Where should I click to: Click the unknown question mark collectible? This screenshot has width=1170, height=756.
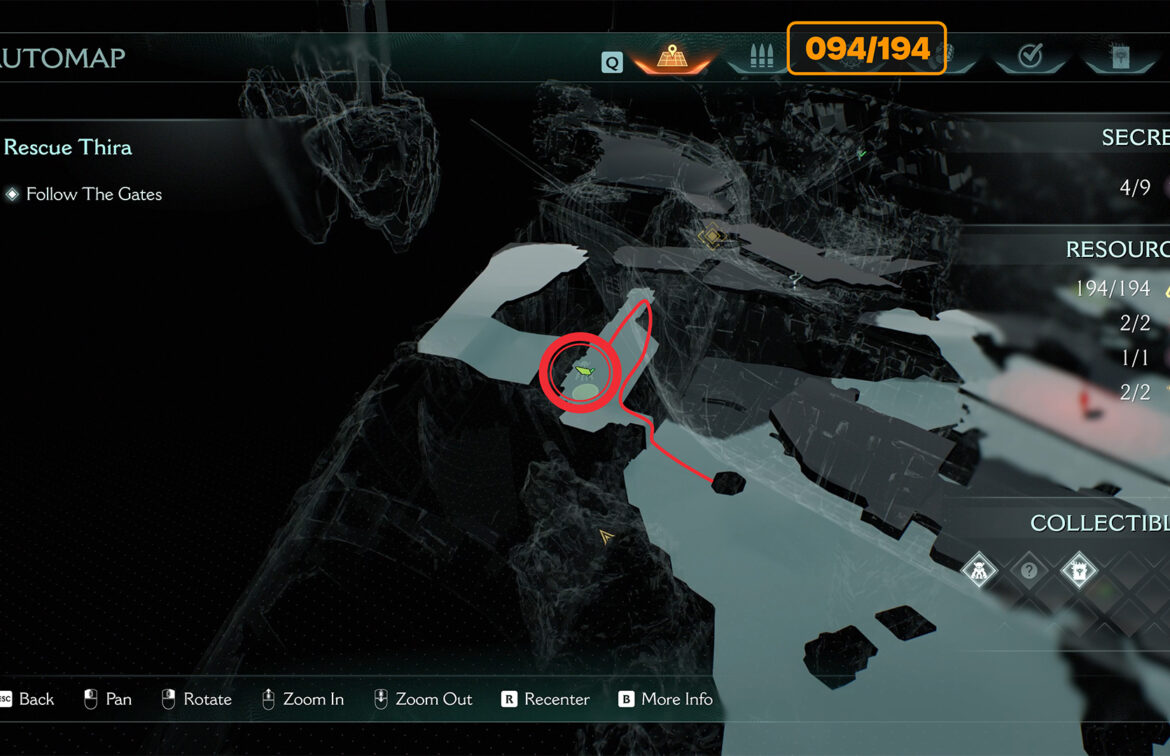[1029, 571]
